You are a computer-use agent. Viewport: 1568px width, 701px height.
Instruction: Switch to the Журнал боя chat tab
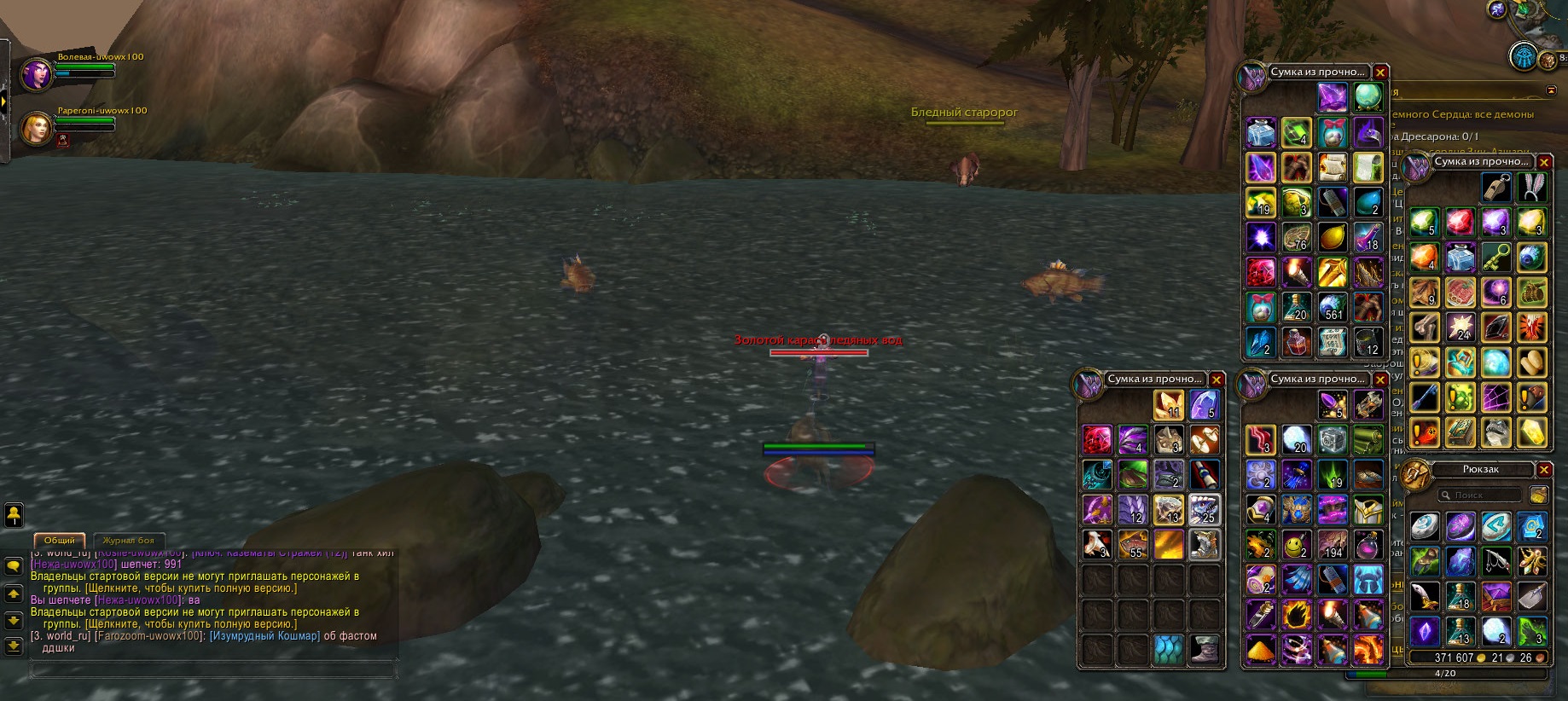click(x=128, y=541)
